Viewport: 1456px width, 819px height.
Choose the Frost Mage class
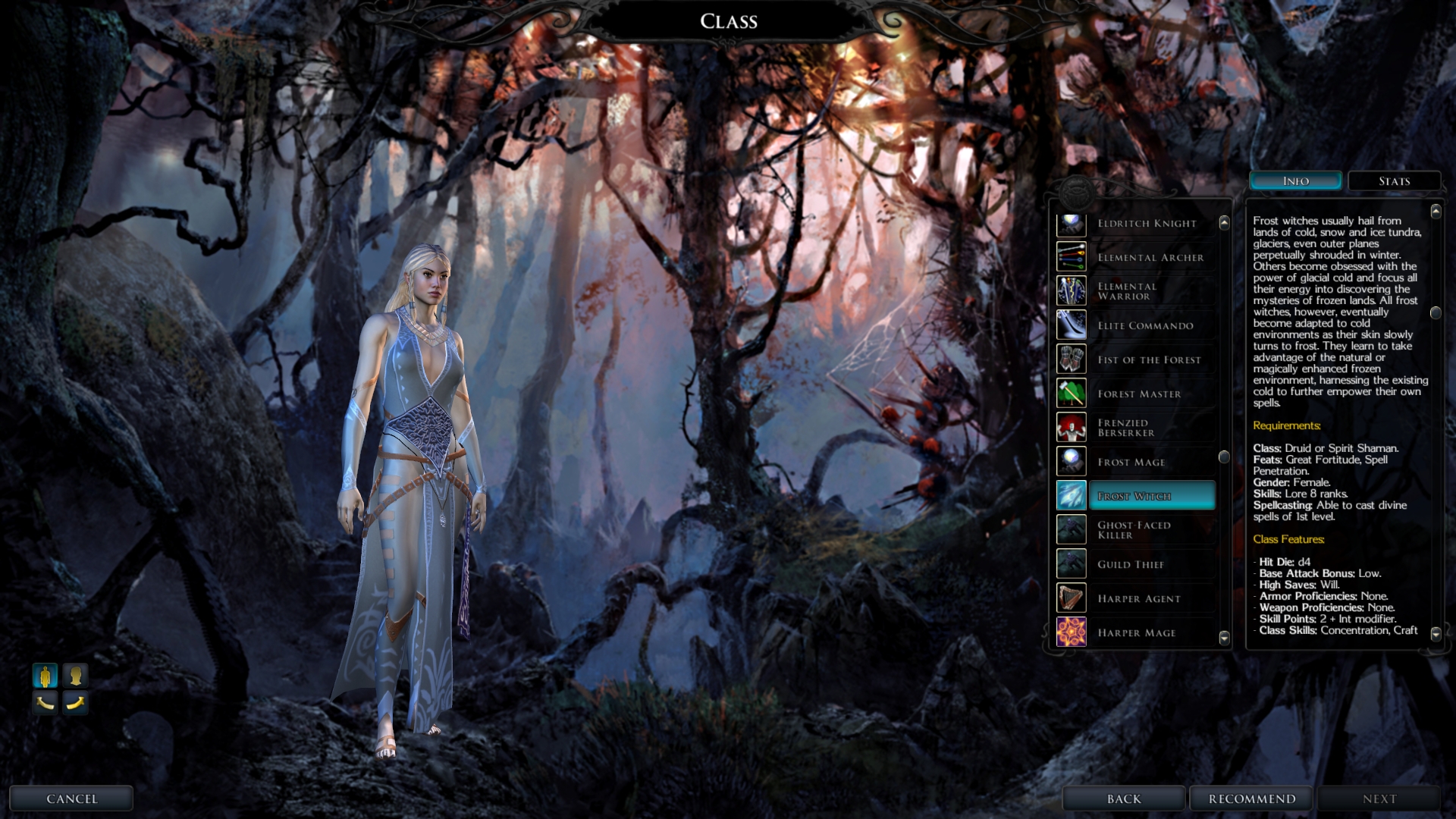[1131, 463]
